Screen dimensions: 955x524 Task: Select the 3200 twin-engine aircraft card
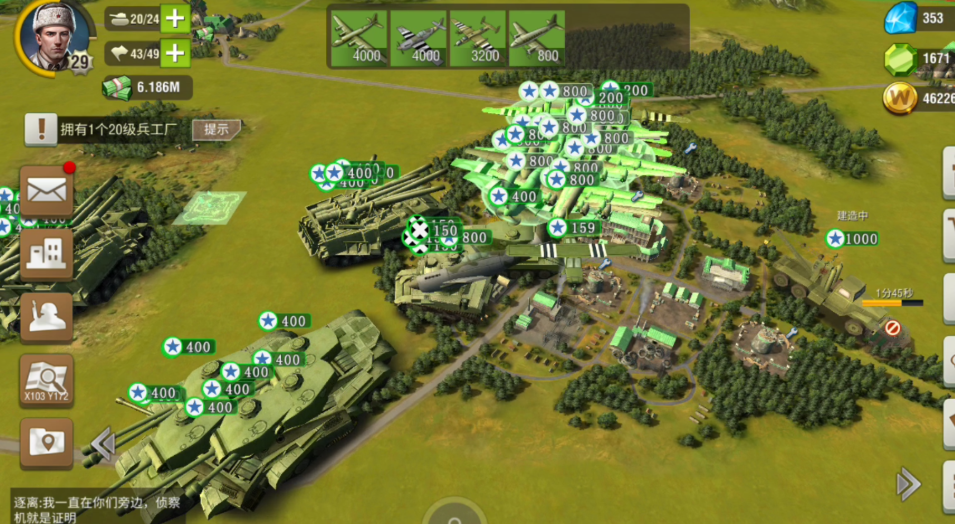pyautogui.click(x=477, y=38)
